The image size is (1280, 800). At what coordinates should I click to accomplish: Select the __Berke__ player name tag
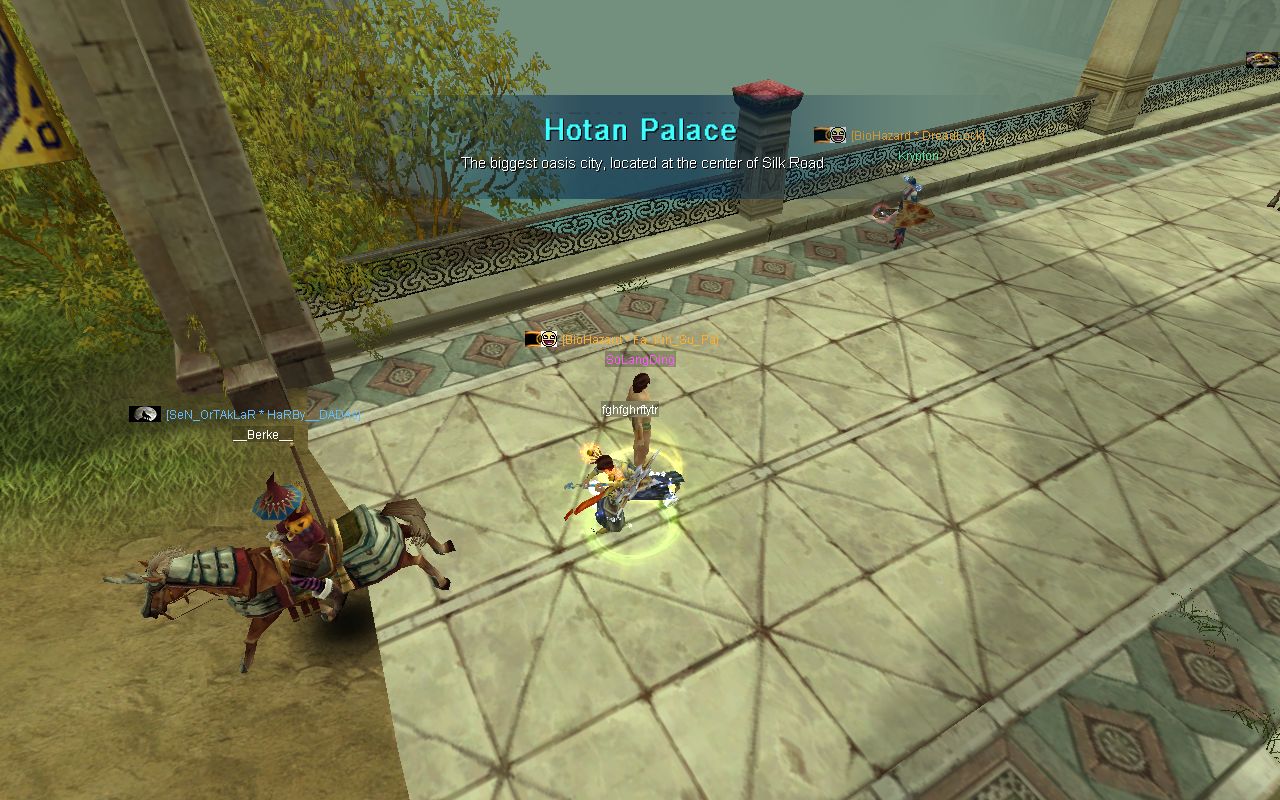coord(263,435)
